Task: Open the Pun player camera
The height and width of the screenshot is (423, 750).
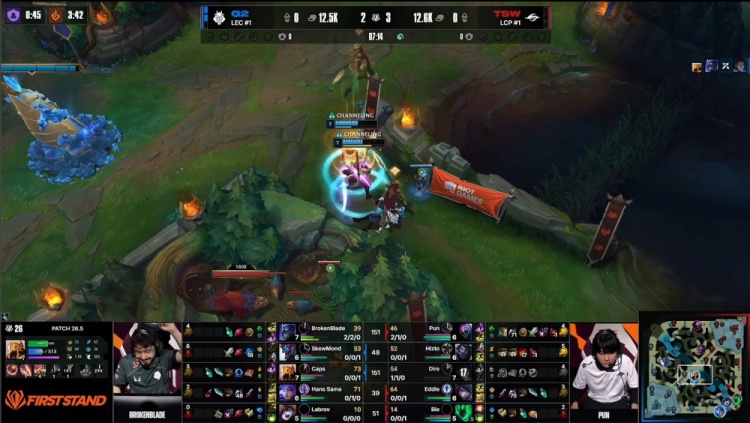Action: coord(603,365)
